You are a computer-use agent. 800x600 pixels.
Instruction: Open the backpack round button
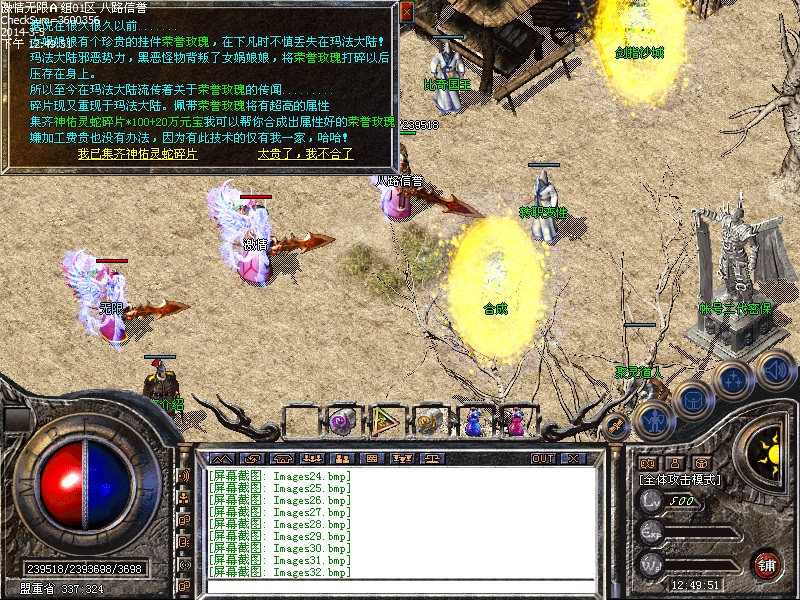tap(692, 400)
